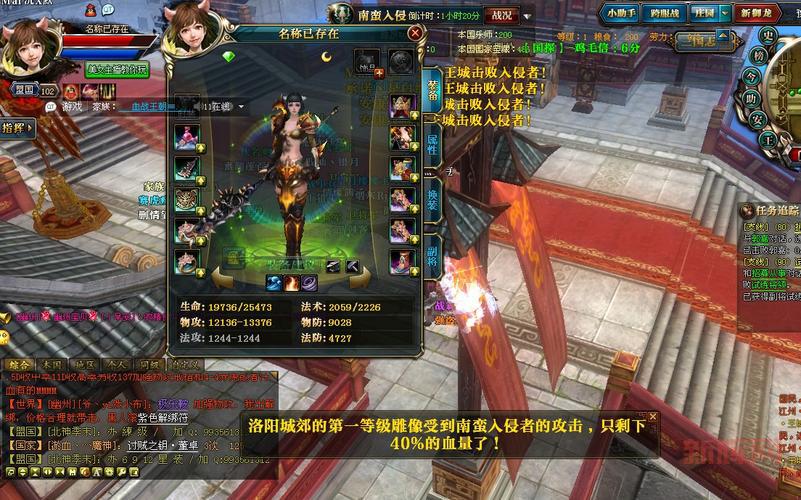Click the 新御龙 button
Image resolution: width=801 pixels, height=500 pixels.
point(755,14)
